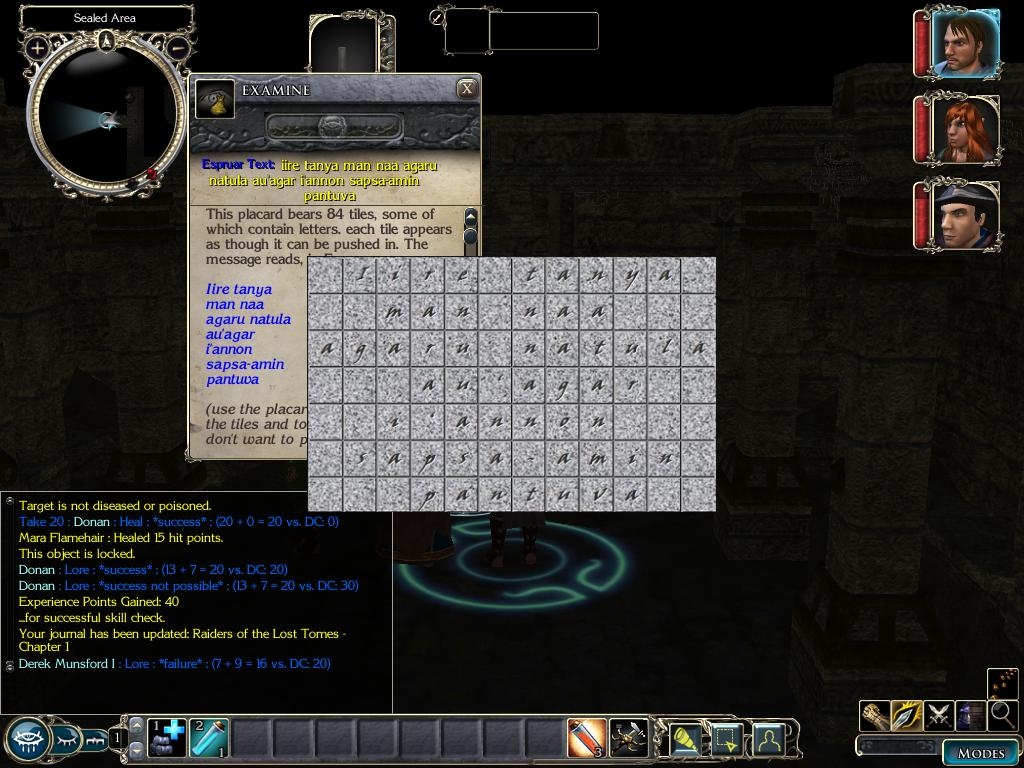Open the player silhouette character button

click(x=768, y=739)
